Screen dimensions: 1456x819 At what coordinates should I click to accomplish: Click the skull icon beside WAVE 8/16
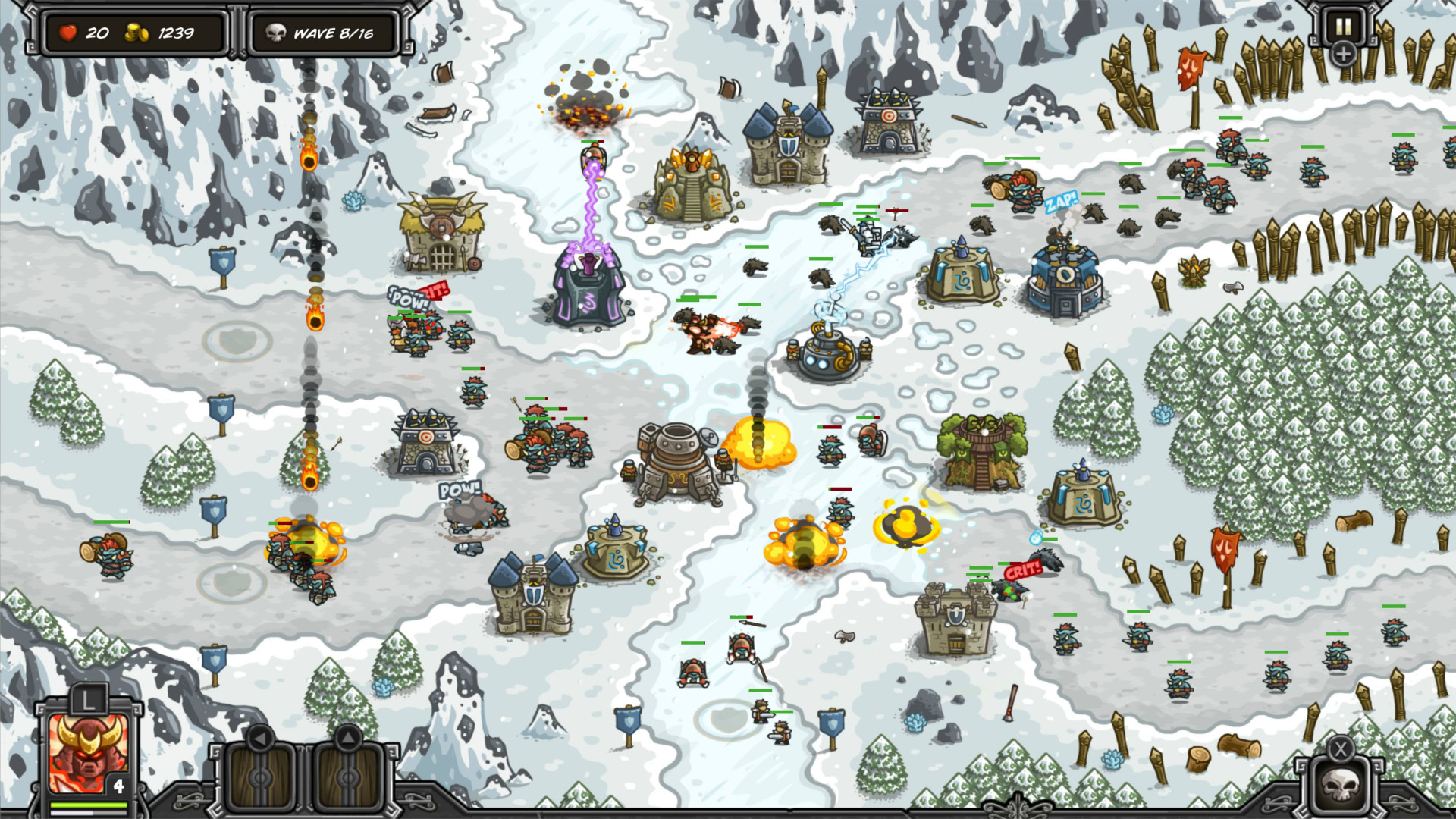pyautogui.click(x=276, y=33)
